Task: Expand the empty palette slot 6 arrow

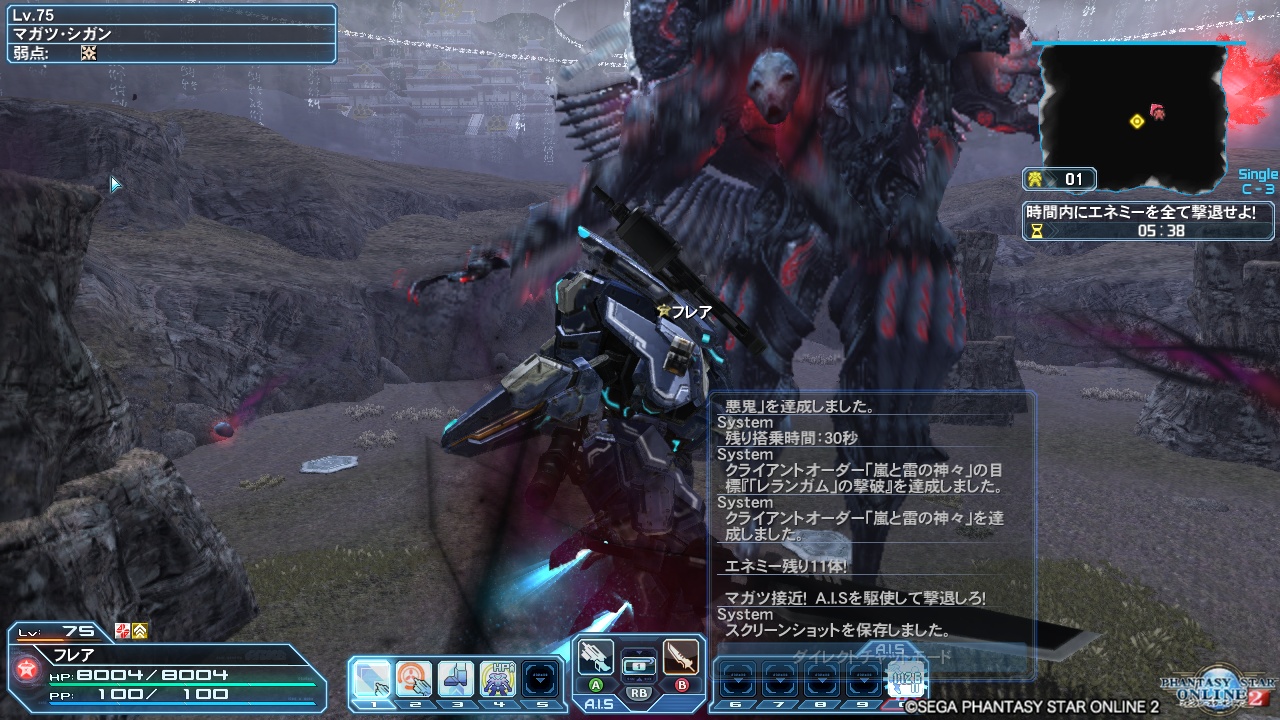Action: click(x=737, y=679)
